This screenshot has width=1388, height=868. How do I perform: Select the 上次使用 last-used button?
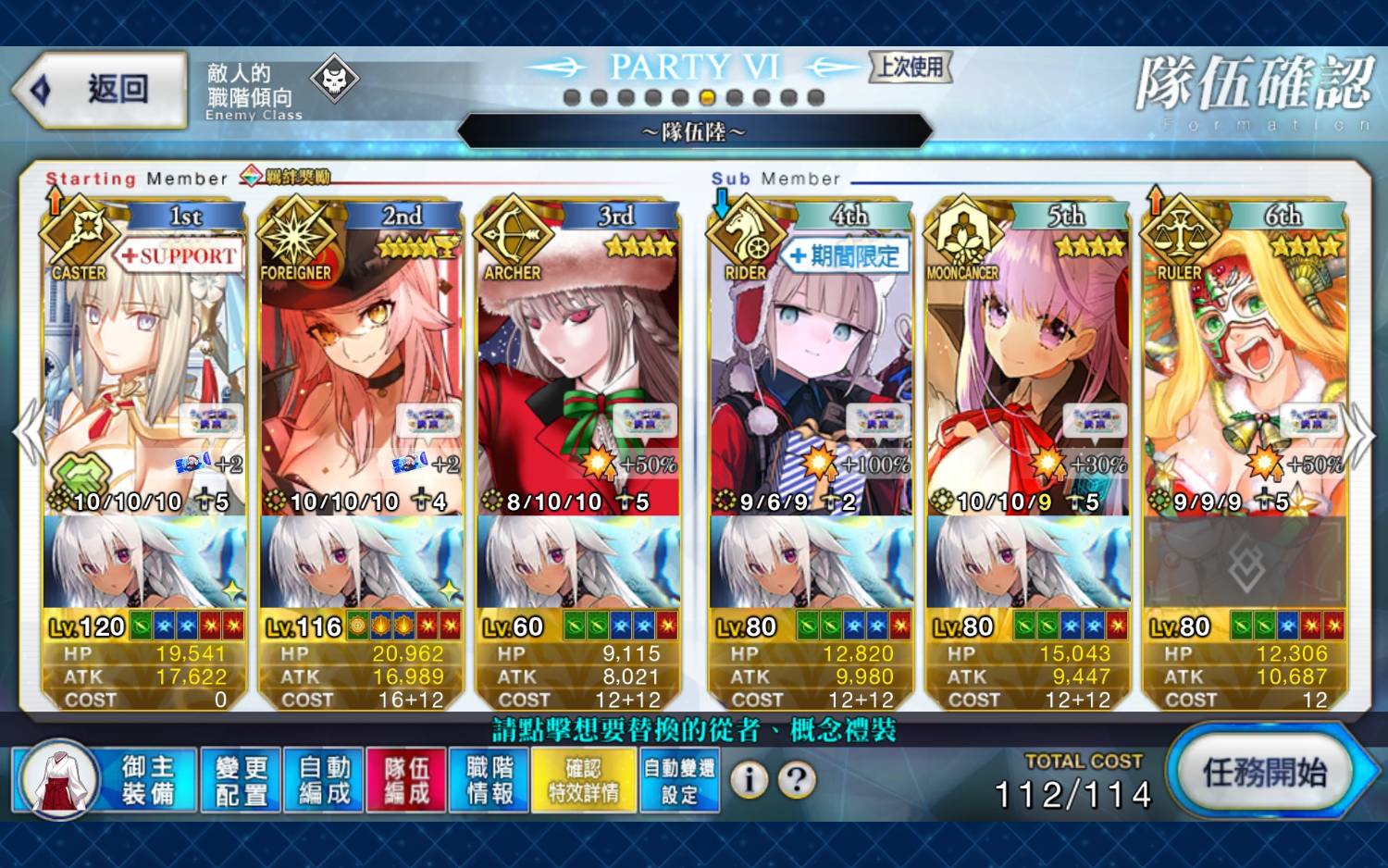point(911,67)
